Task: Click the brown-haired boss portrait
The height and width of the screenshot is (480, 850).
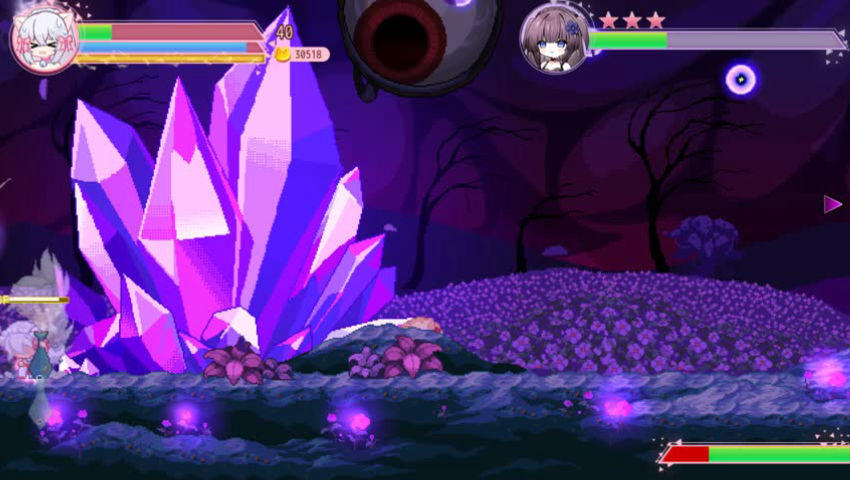Action: click(x=554, y=39)
